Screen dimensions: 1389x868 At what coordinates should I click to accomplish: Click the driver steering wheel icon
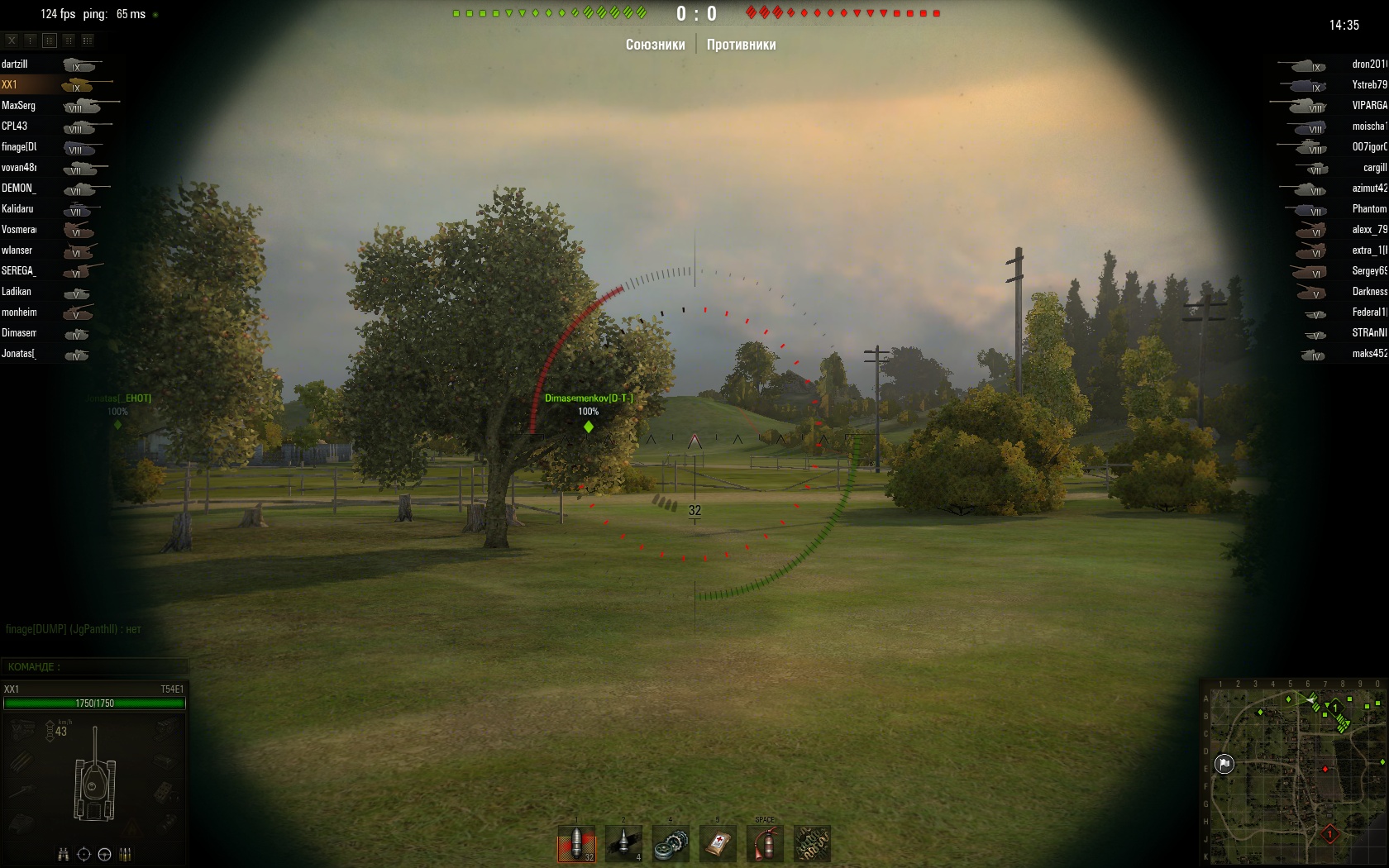(104, 855)
